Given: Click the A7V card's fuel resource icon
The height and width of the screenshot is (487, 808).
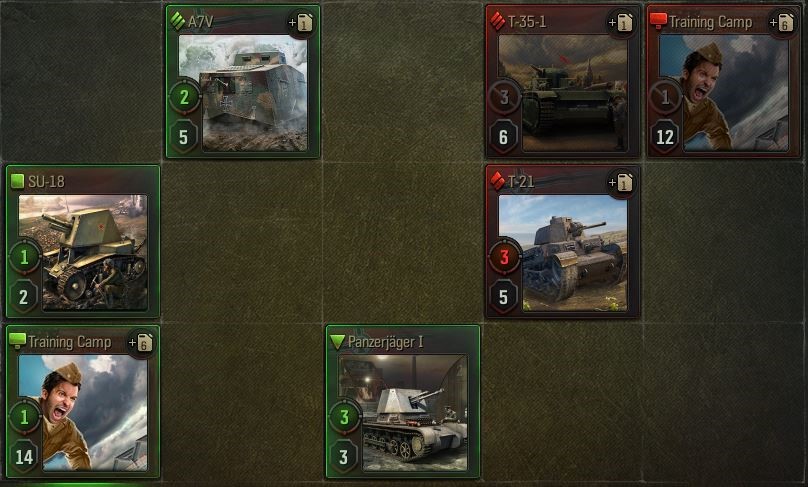Looking at the screenshot, I should click(304, 22).
